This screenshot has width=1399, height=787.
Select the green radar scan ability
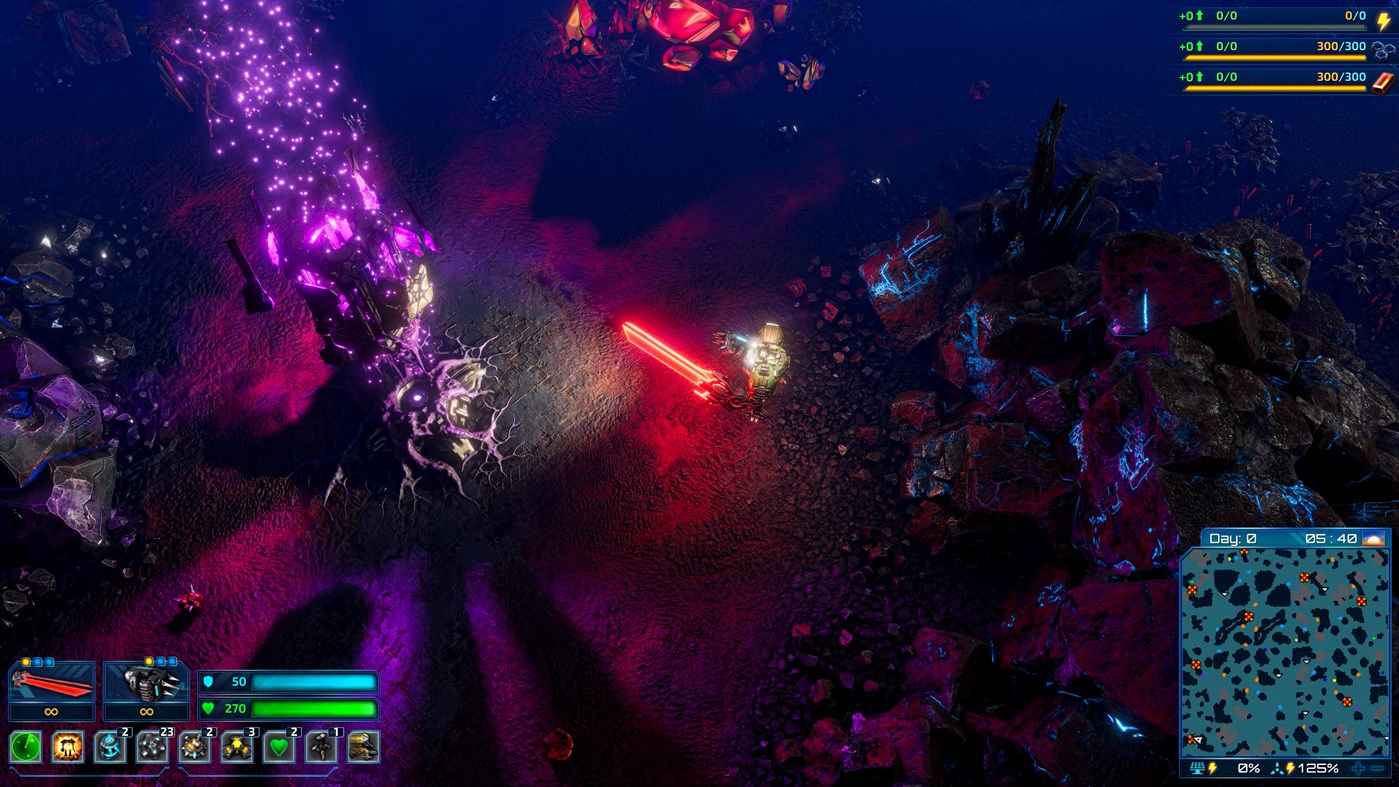pyautogui.click(x=24, y=747)
